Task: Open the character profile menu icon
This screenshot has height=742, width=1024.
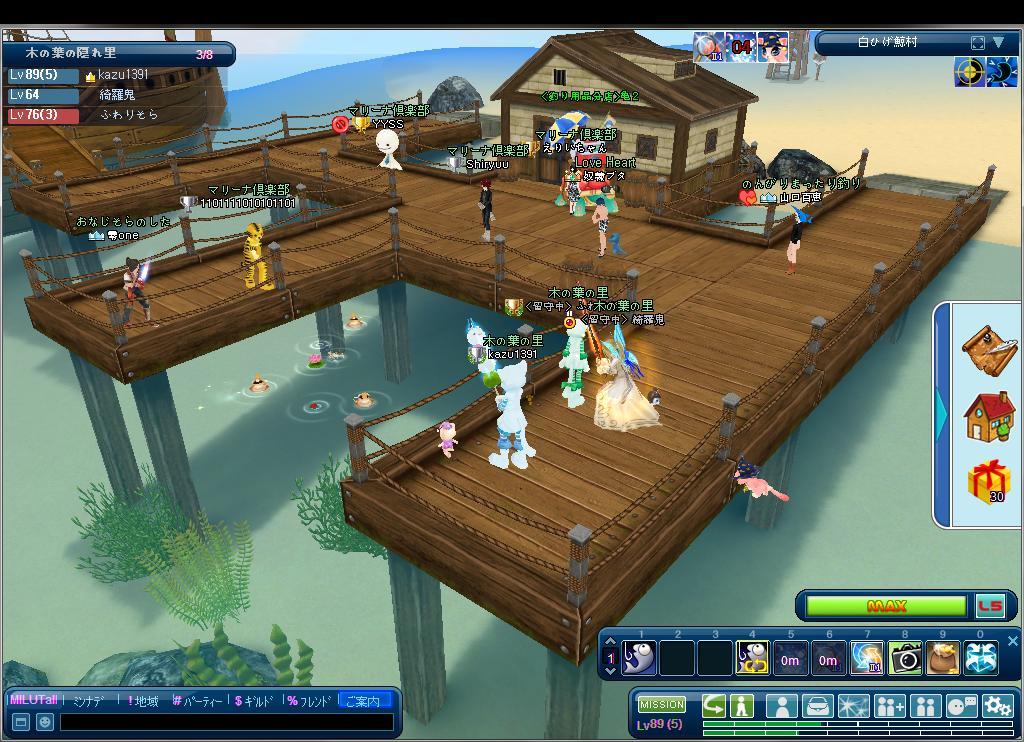Action: 781,706
